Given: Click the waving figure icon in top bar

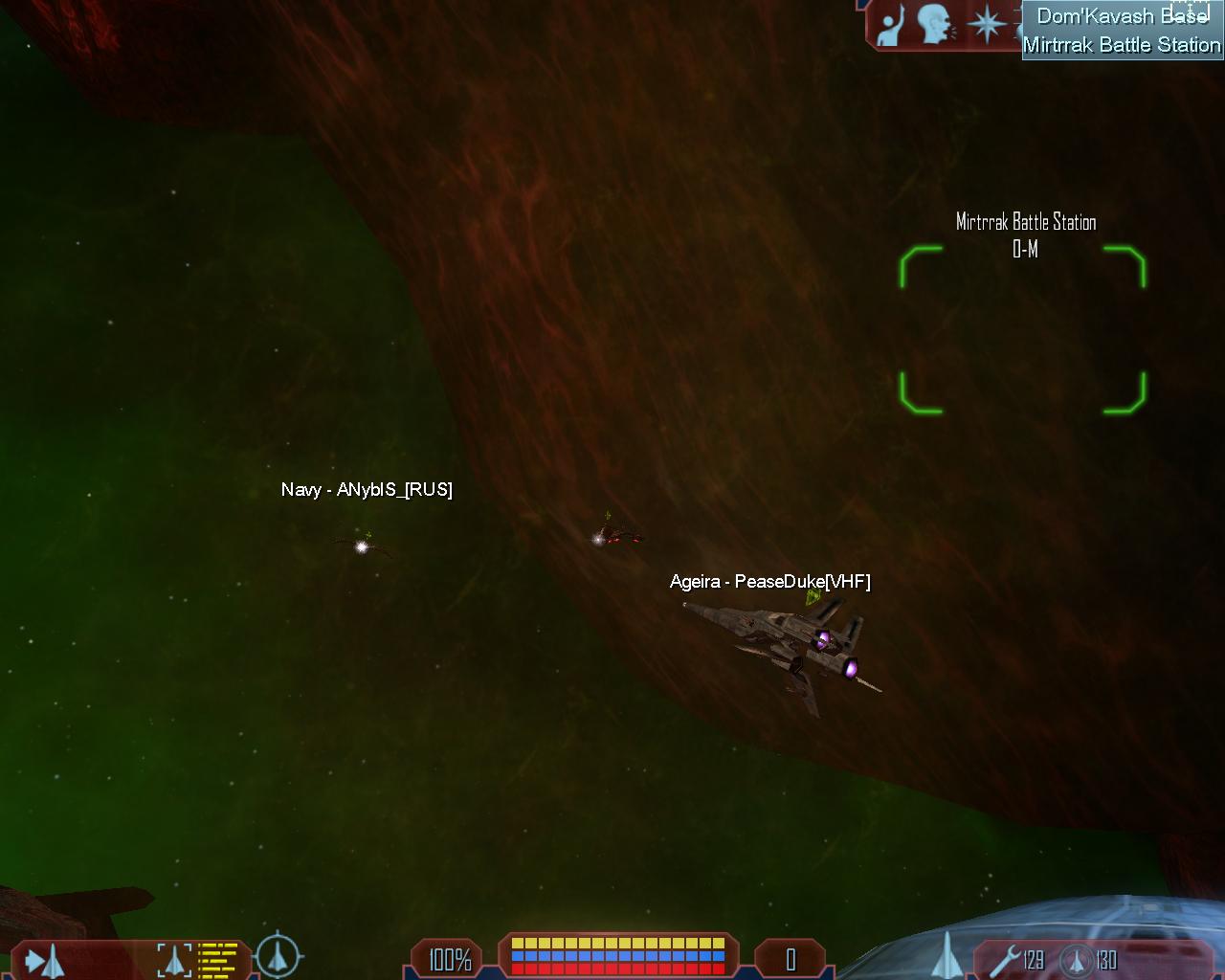Looking at the screenshot, I should [891, 25].
